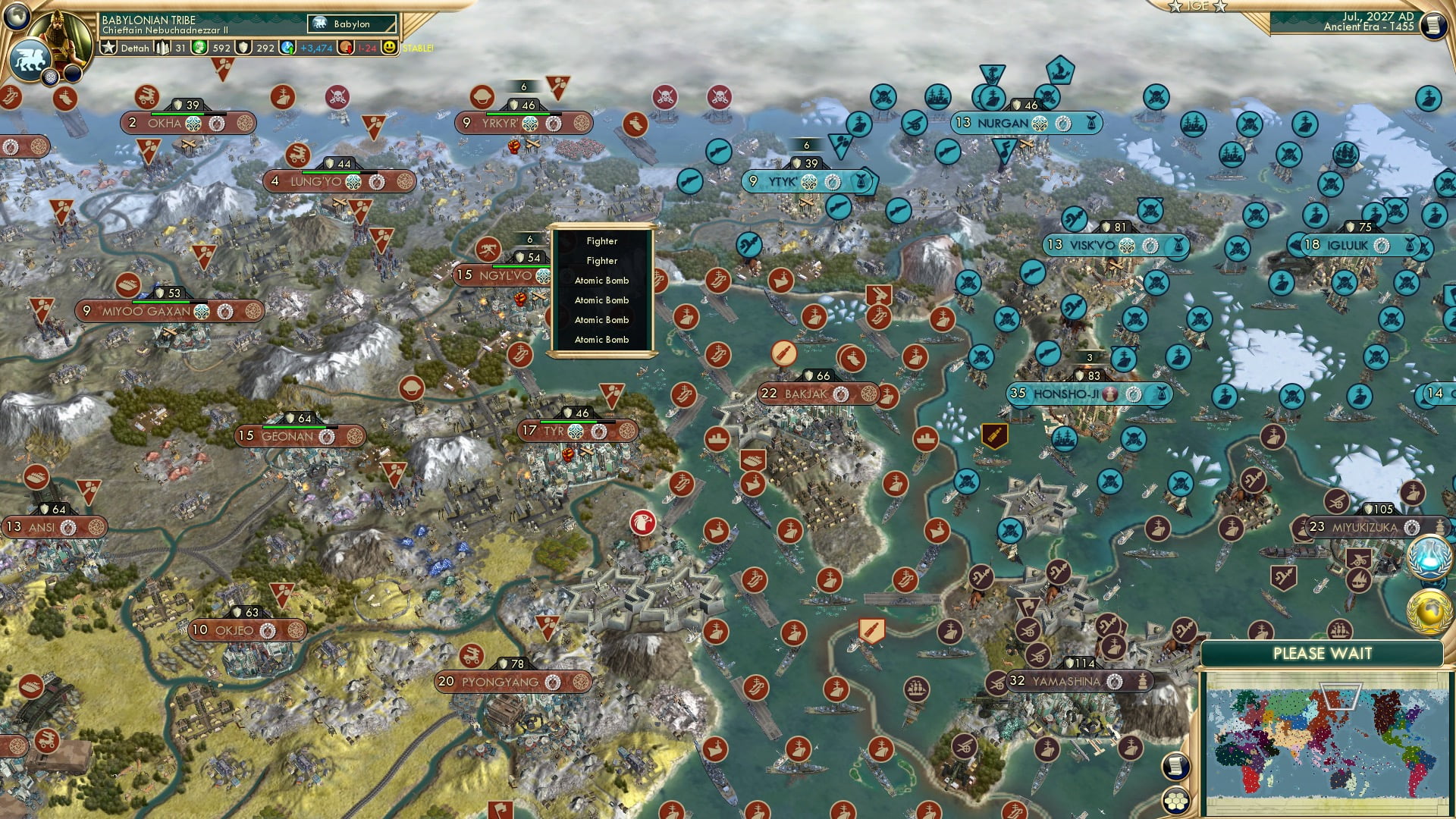
Task: Select Honsho-Ji's city banner
Action: 1077,394
